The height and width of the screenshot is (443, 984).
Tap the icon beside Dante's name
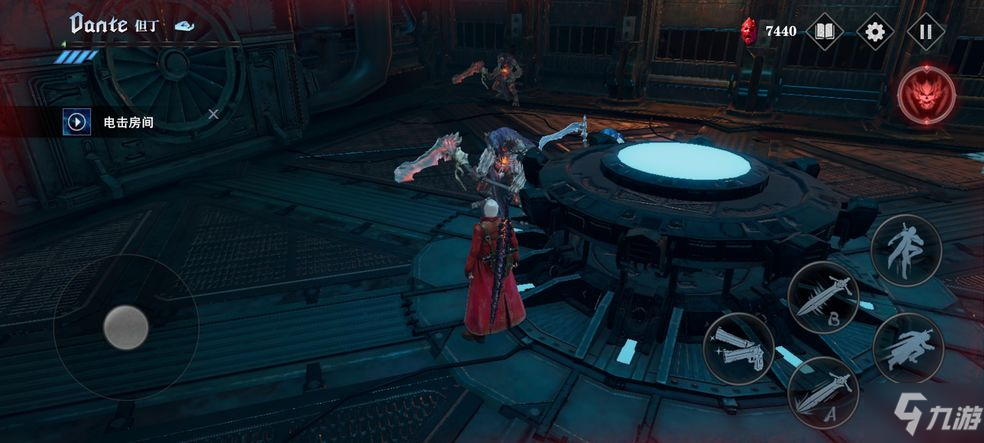point(184,27)
